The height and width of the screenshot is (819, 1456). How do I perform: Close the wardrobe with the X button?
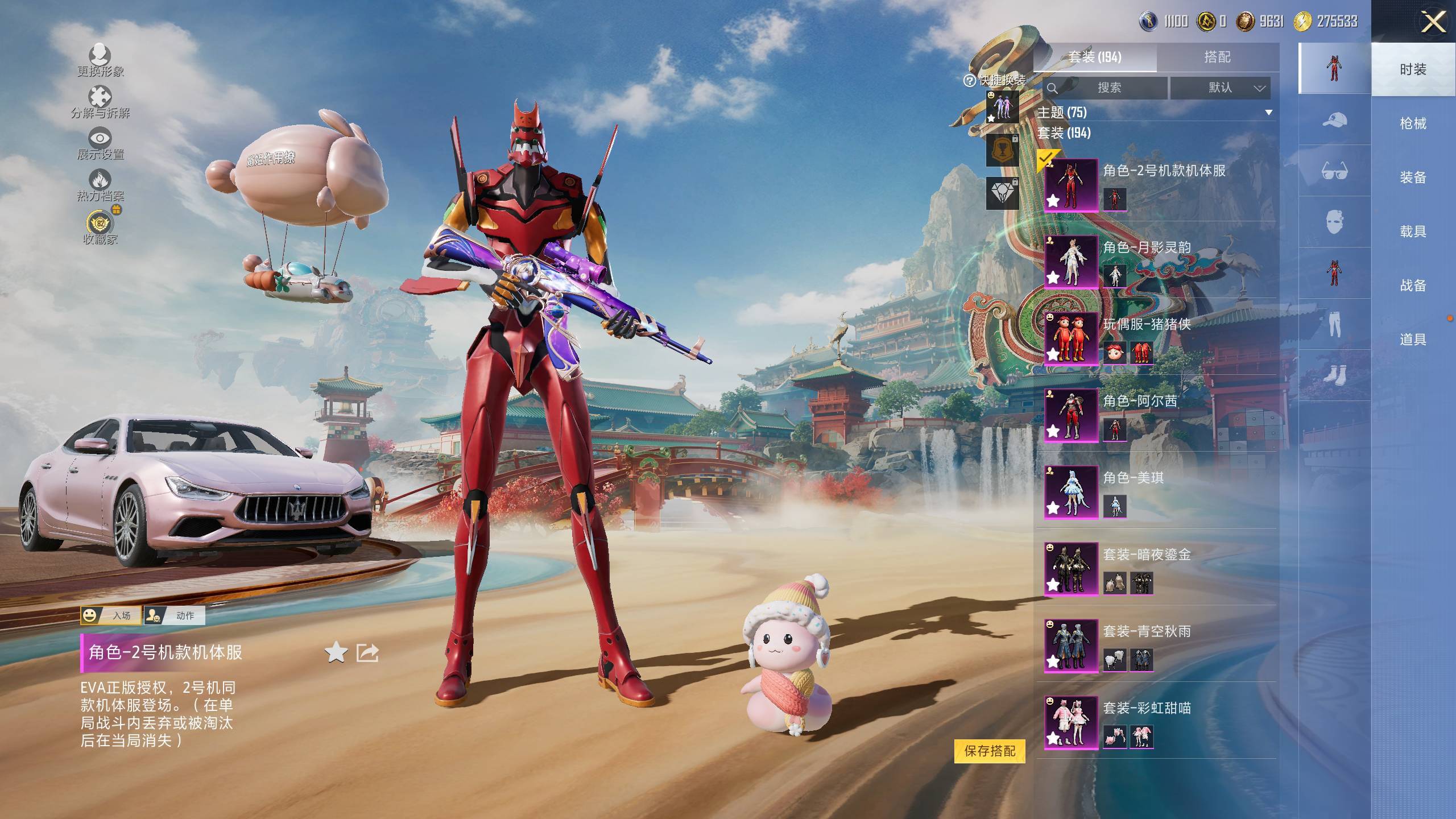point(1433,23)
